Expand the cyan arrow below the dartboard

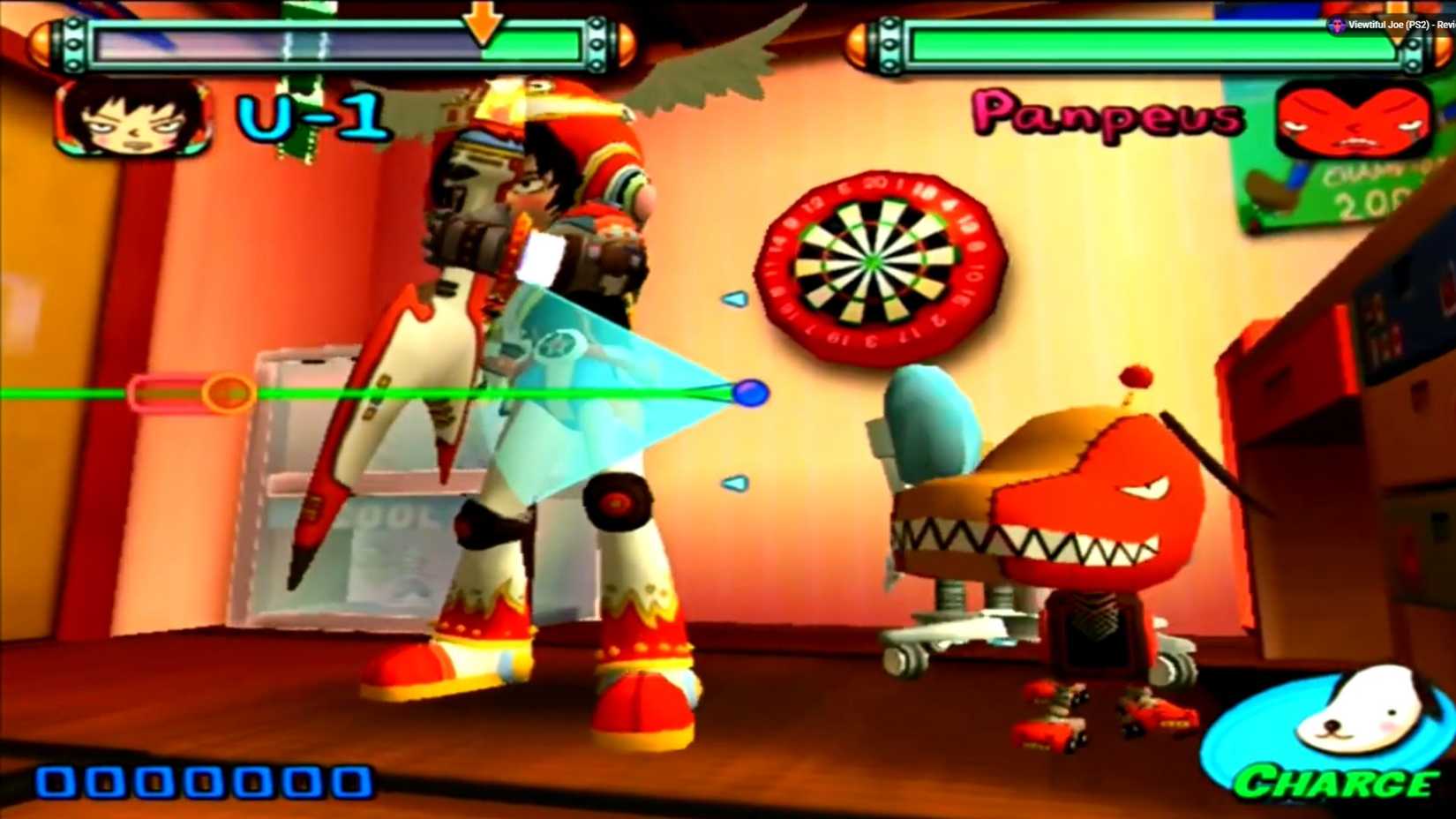click(733, 482)
